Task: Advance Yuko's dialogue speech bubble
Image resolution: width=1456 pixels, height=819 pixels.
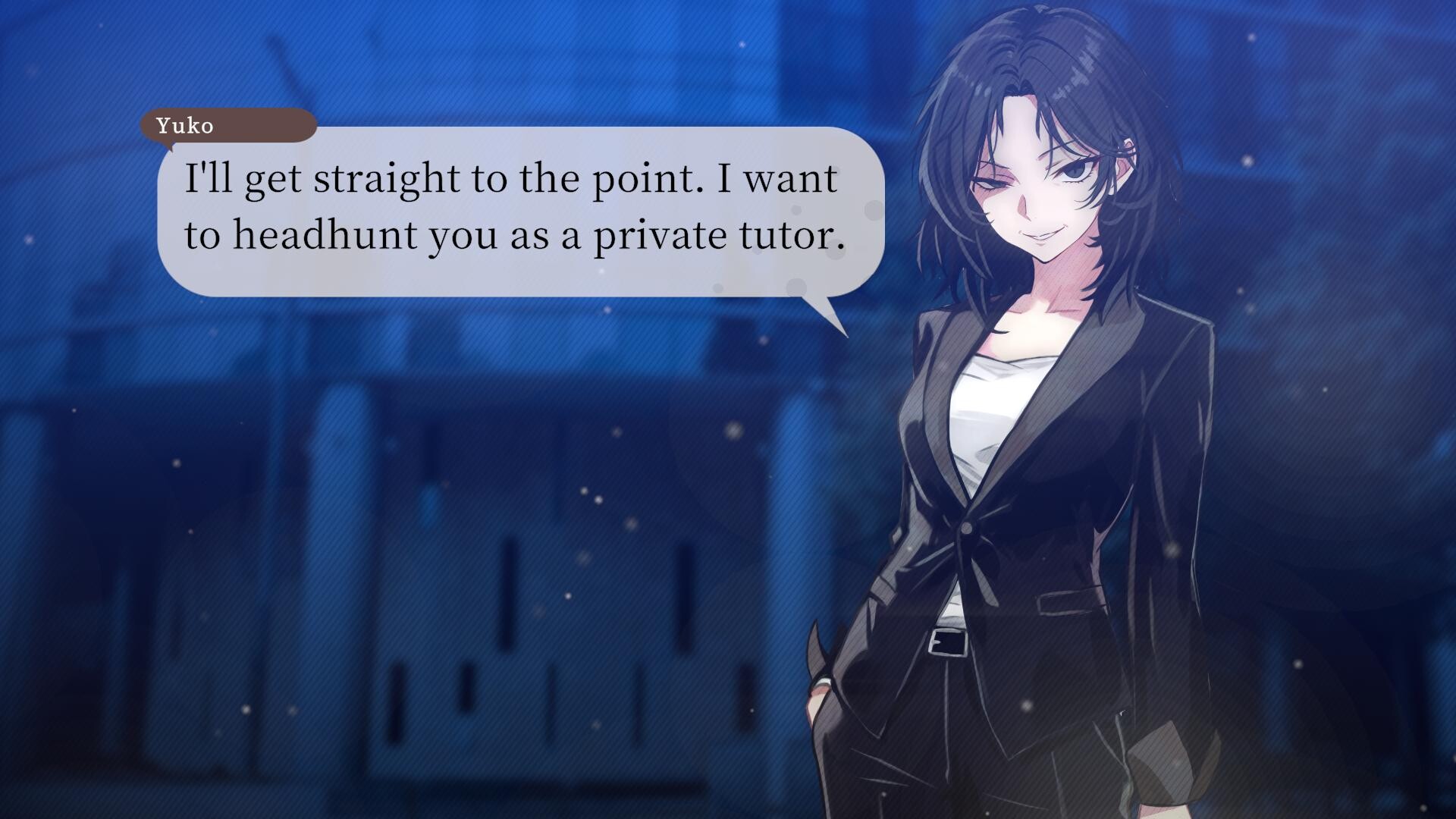Action: point(520,210)
